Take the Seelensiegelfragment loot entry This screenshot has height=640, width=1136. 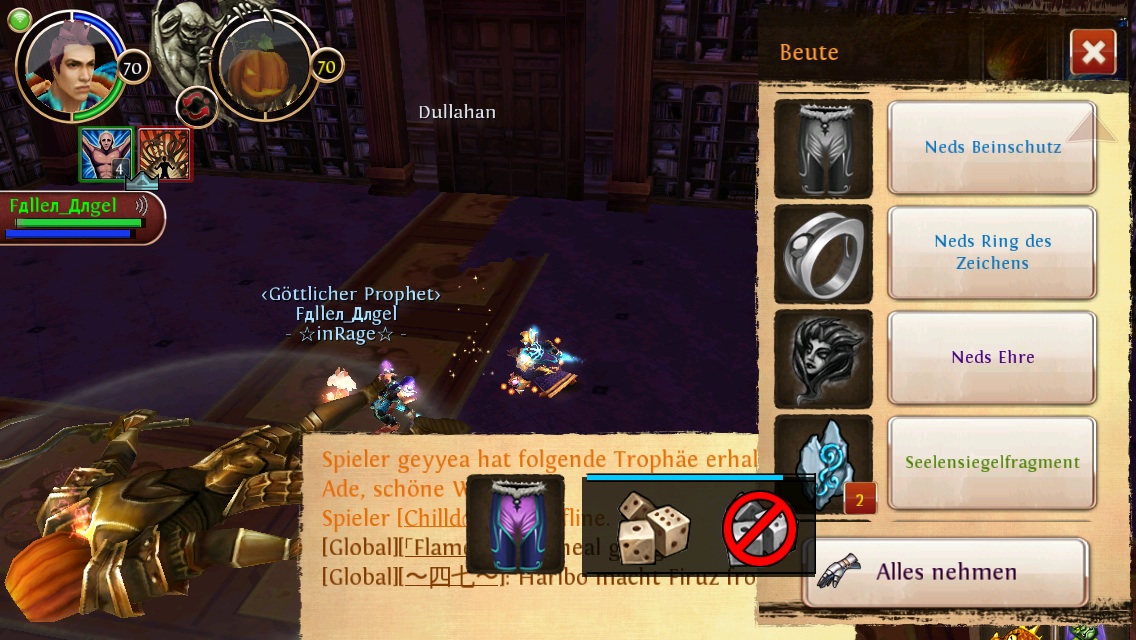point(992,462)
